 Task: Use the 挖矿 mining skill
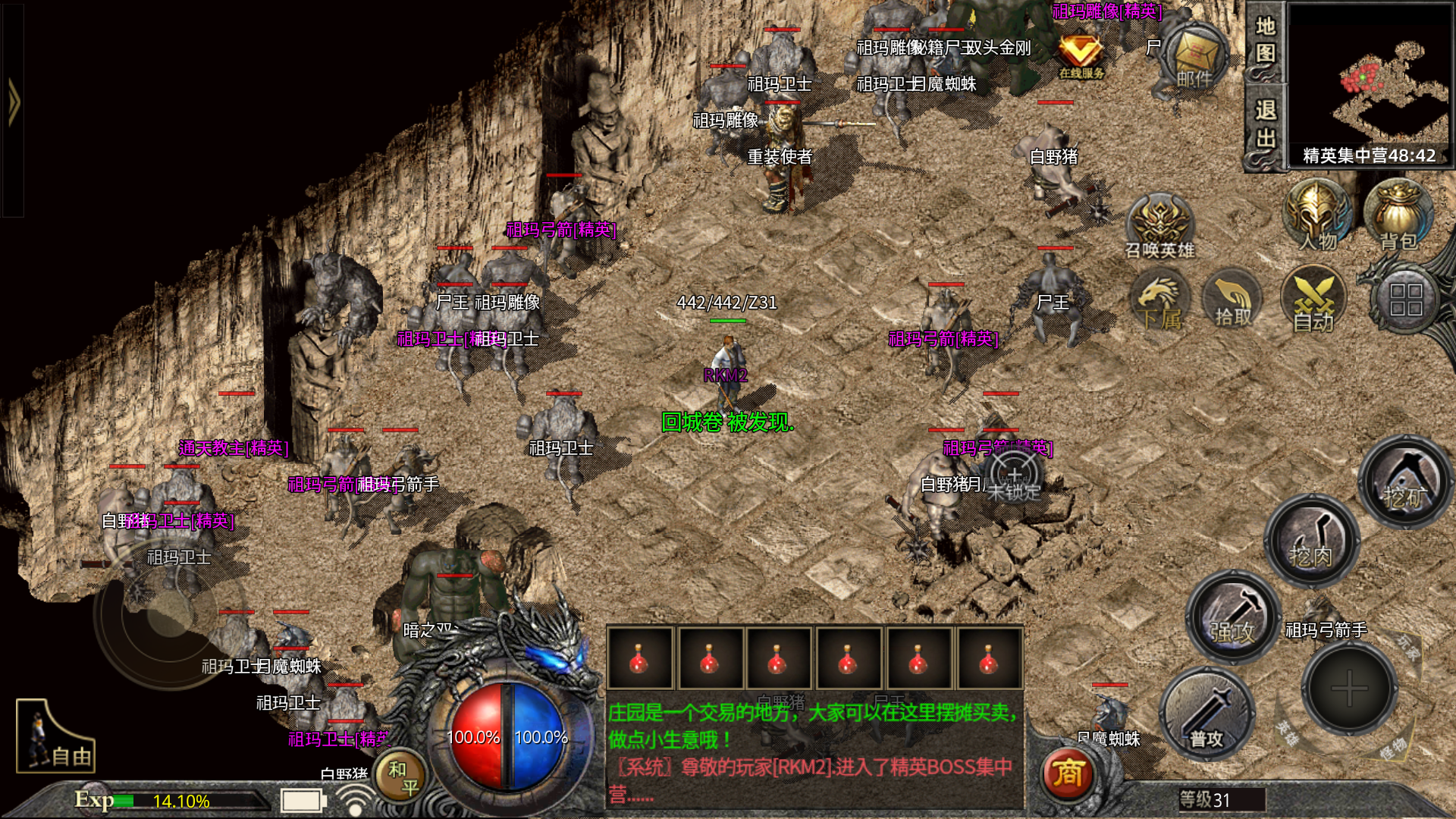(1405, 482)
